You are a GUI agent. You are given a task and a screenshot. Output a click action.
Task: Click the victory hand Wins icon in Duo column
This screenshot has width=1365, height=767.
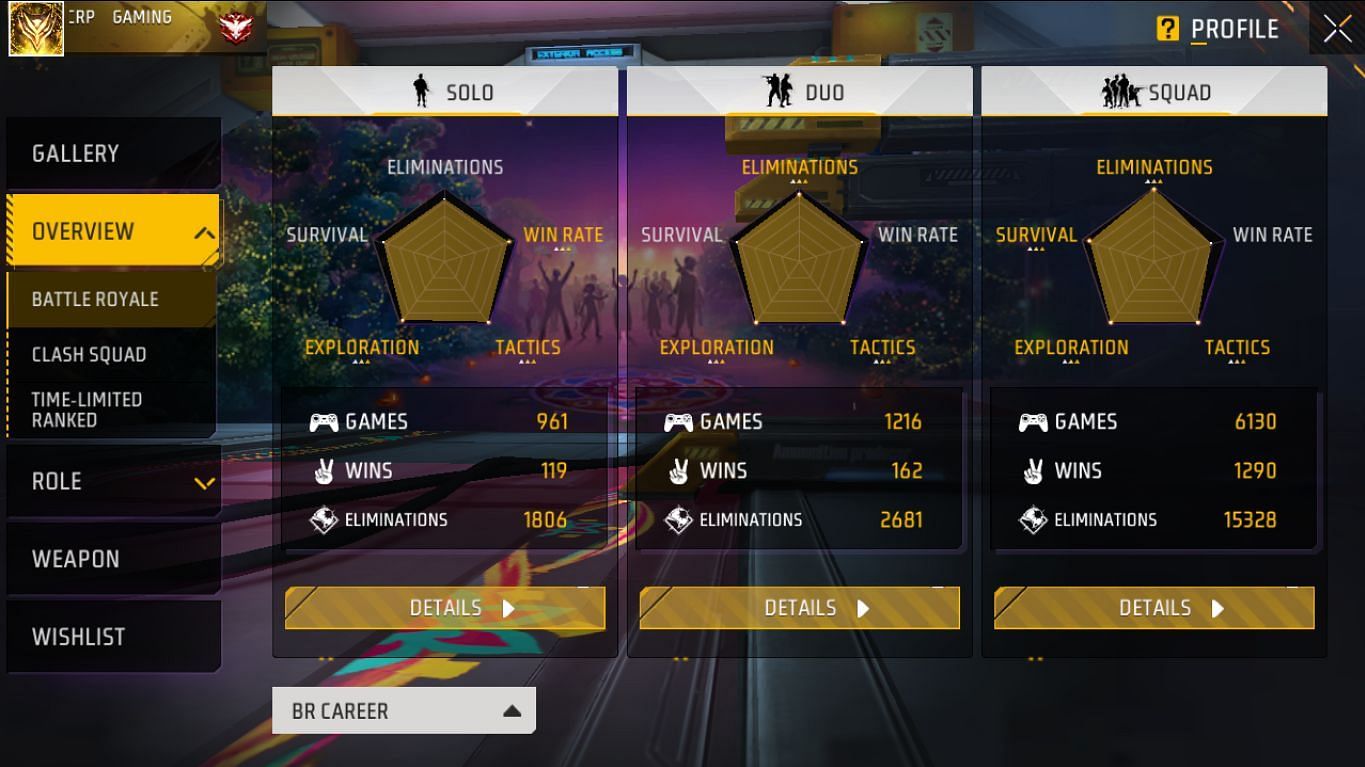click(x=678, y=470)
